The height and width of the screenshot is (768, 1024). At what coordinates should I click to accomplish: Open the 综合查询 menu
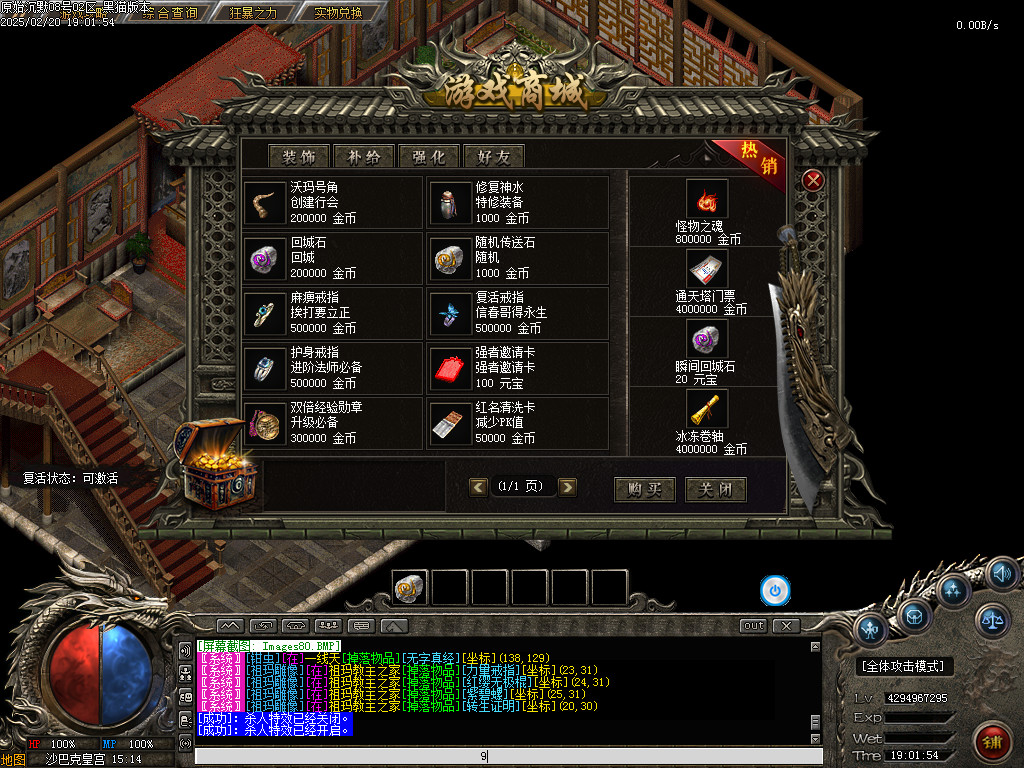point(171,13)
